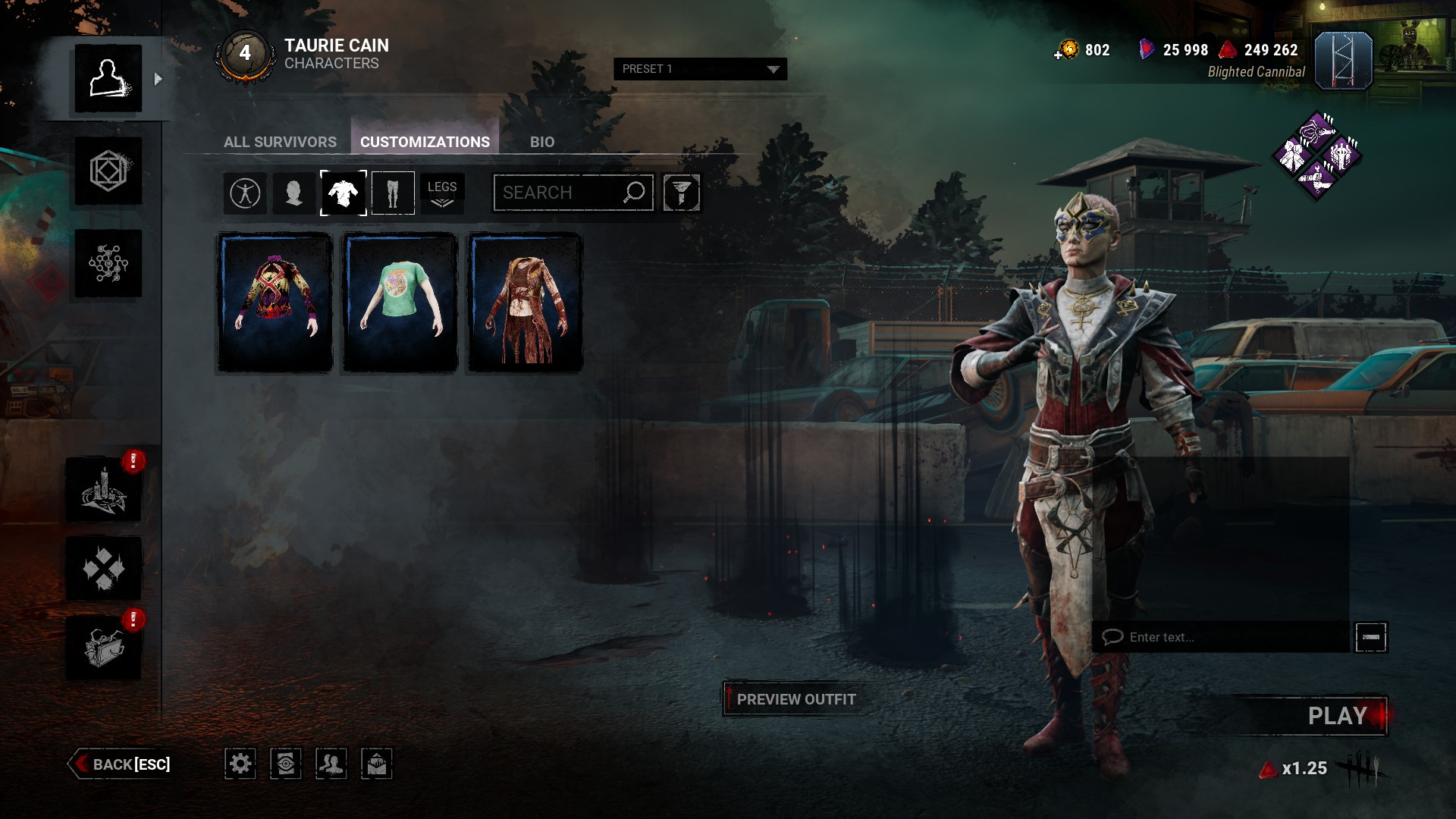Equip the colorful ugly sweater torso
The height and width of the screenshot is (819, 1456).
(275, 303)
